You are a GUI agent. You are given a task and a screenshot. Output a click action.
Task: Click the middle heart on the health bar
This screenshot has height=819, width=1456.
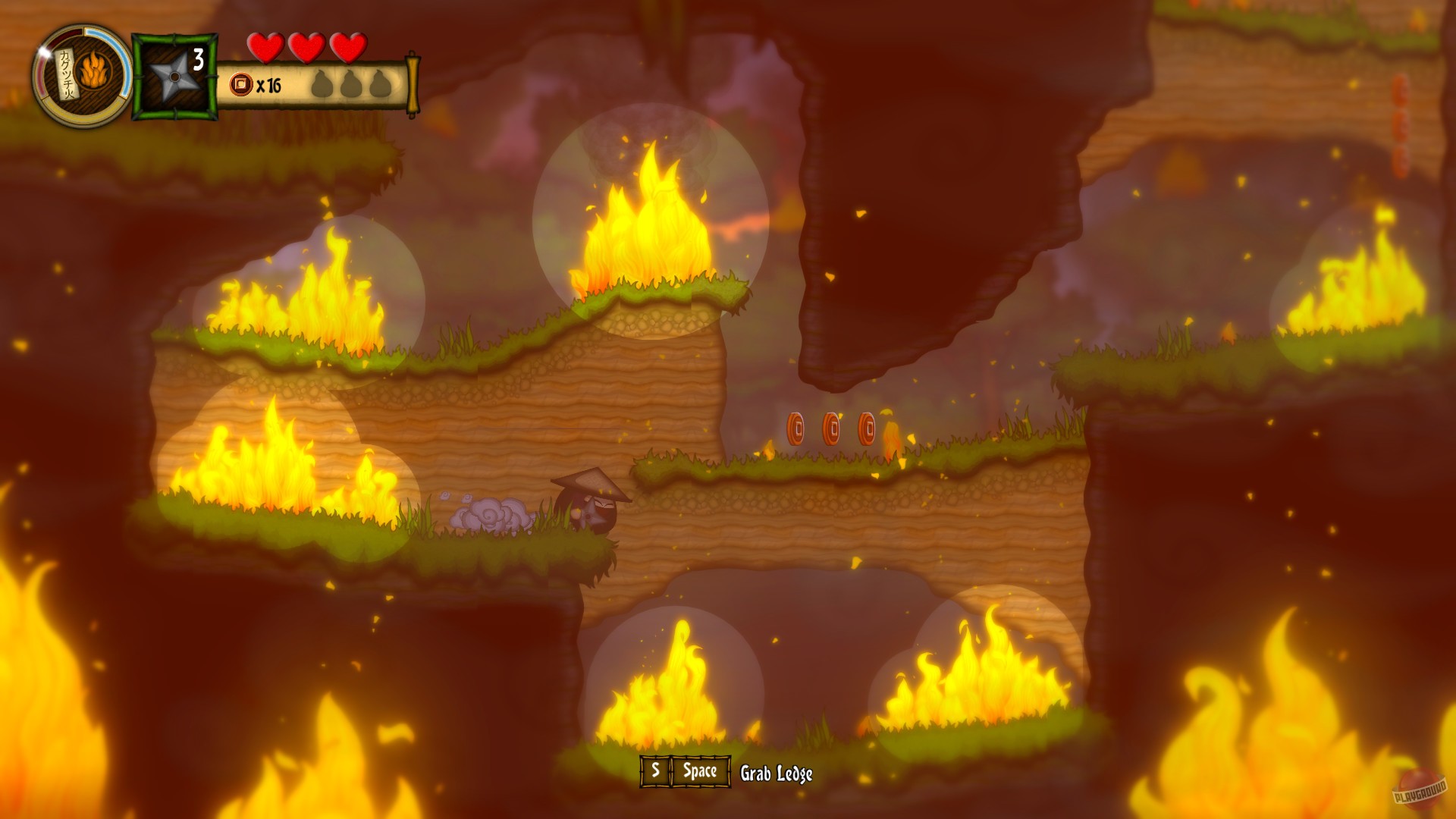point(306,49)
